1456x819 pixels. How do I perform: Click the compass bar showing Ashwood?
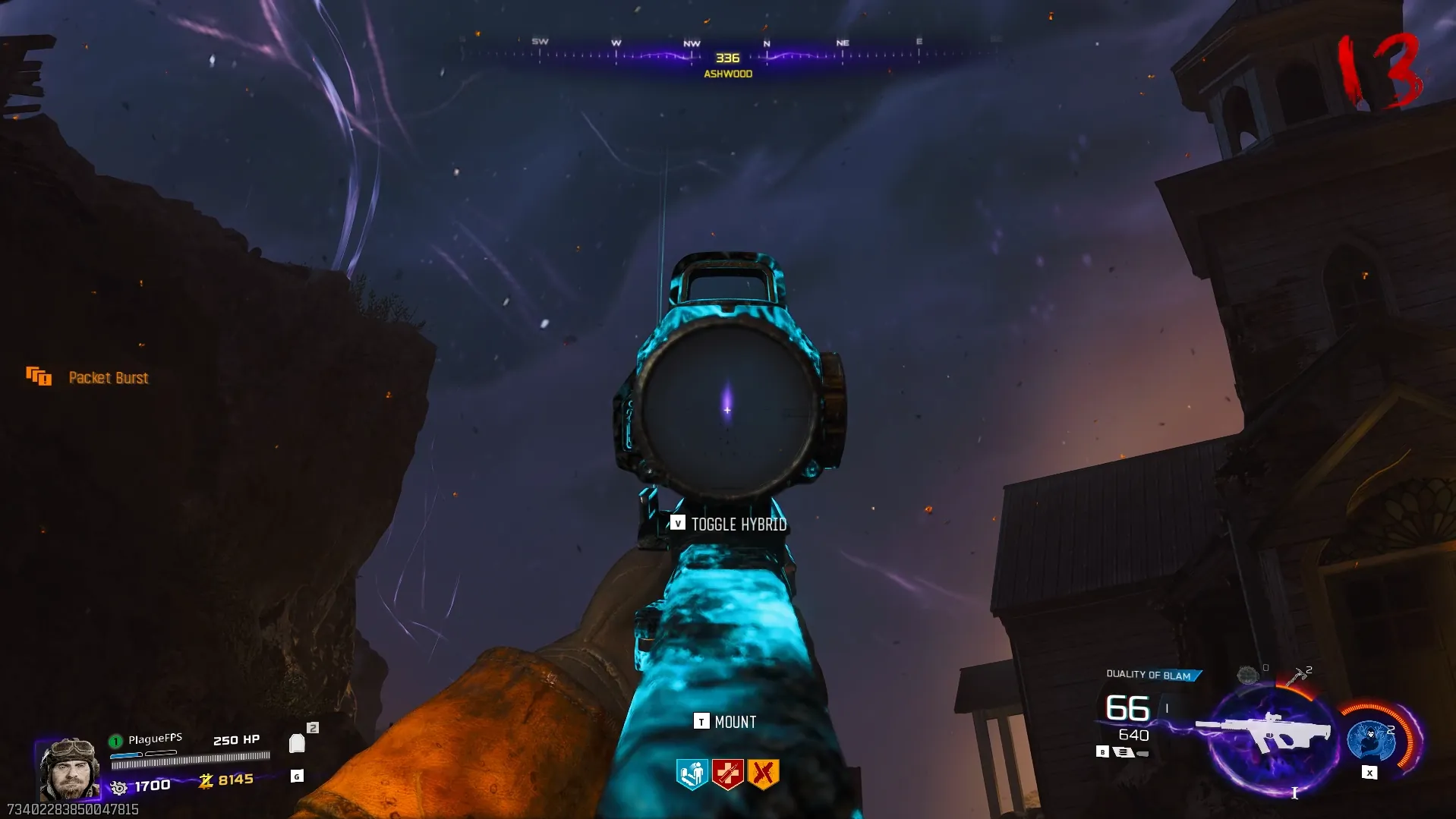(727, 57)
